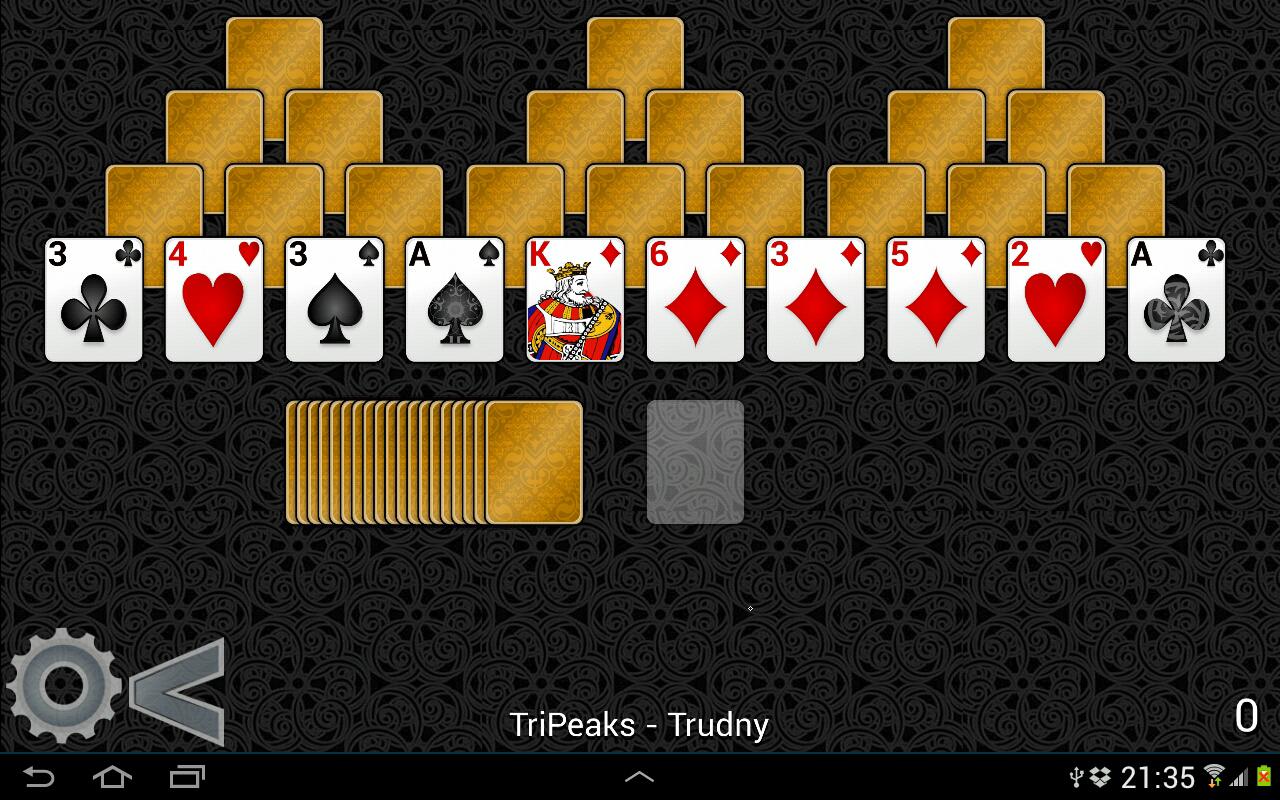Select the 2 of Hearts
The image size is (1280, 800).
click(x=1056, y=299)
